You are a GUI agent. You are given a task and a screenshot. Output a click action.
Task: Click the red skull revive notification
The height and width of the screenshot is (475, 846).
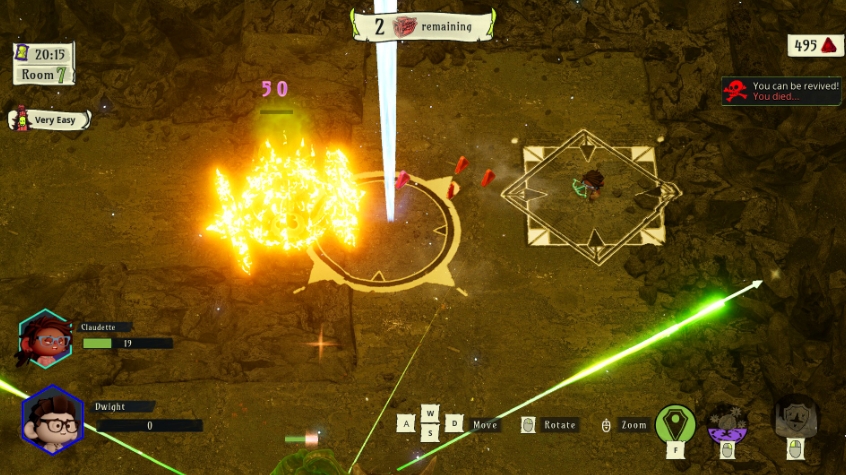(781, 91)
